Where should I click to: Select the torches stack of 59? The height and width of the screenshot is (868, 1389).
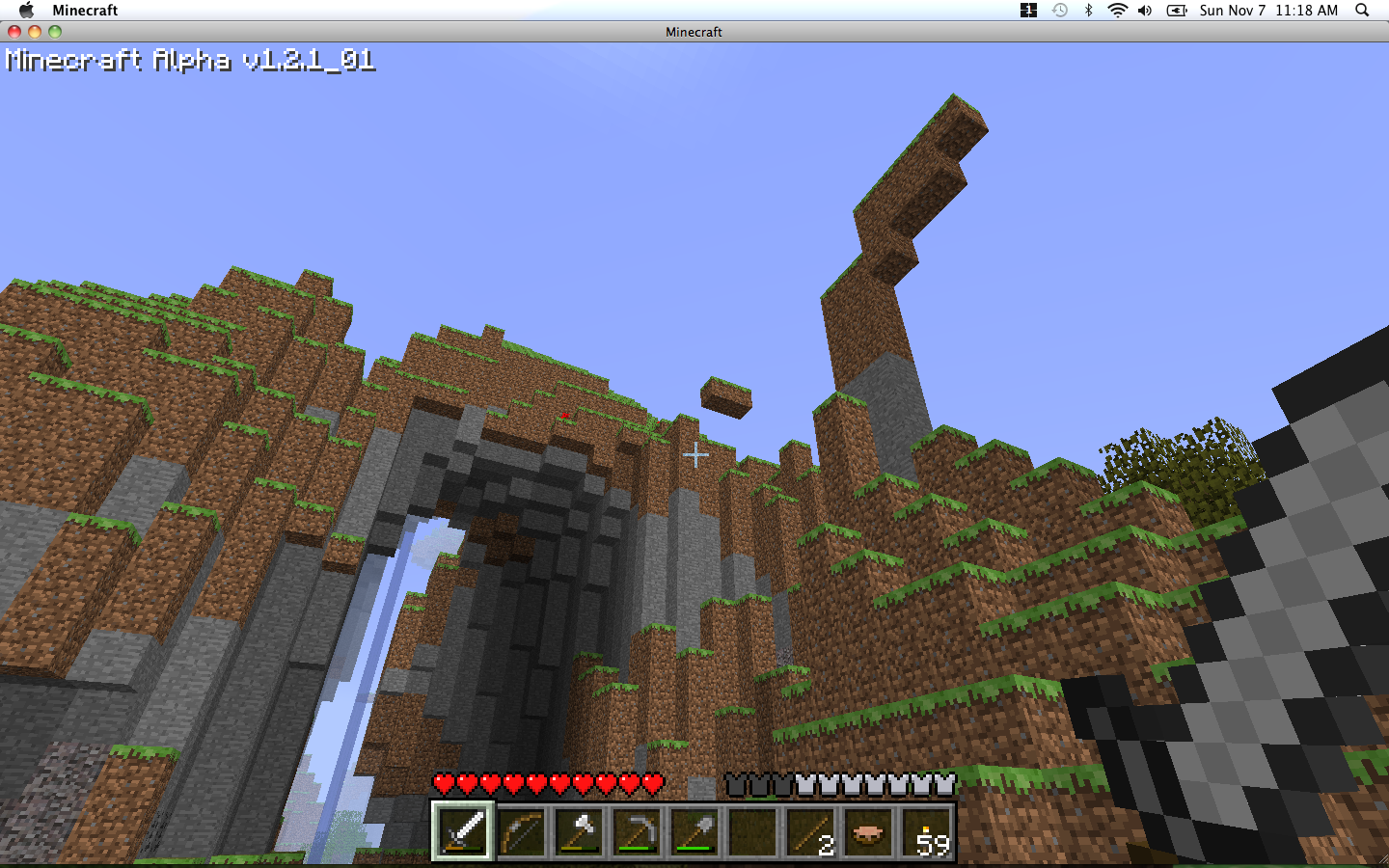coord(926,831)
